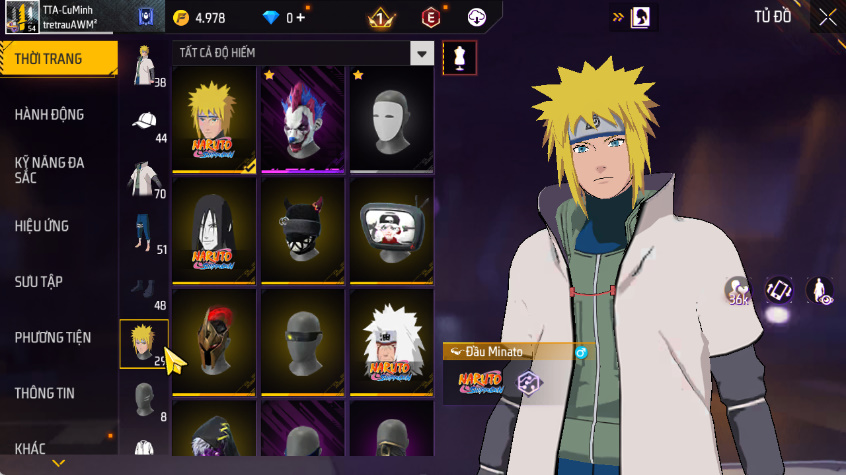Choose the plain white face mask item
Image resolution: width=846 pixels, height=475 pixels.
pos(391,120)
